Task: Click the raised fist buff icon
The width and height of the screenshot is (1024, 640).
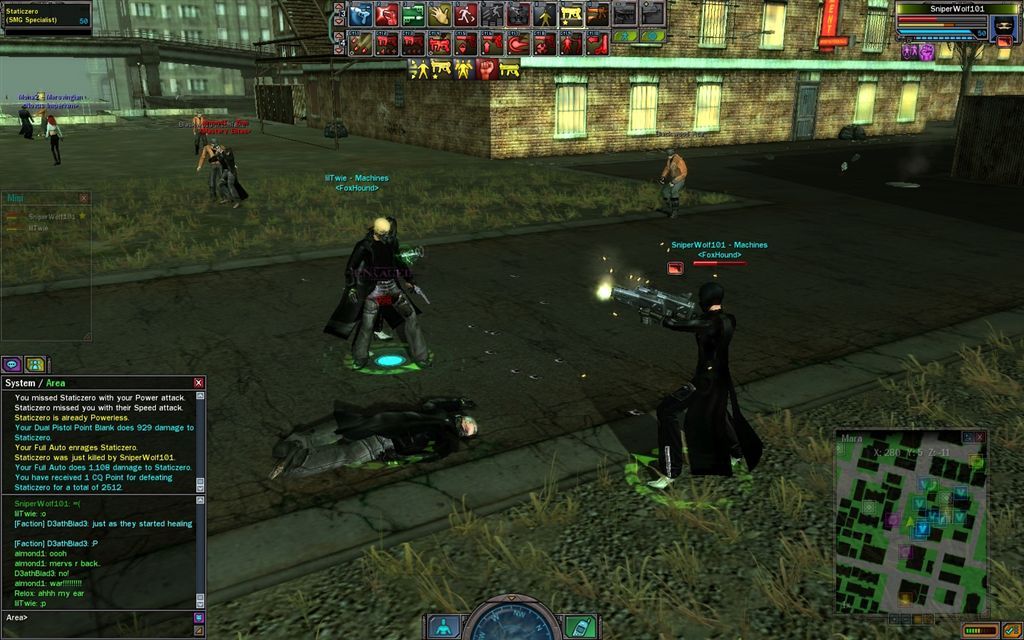Action: [x=486, y=69]
